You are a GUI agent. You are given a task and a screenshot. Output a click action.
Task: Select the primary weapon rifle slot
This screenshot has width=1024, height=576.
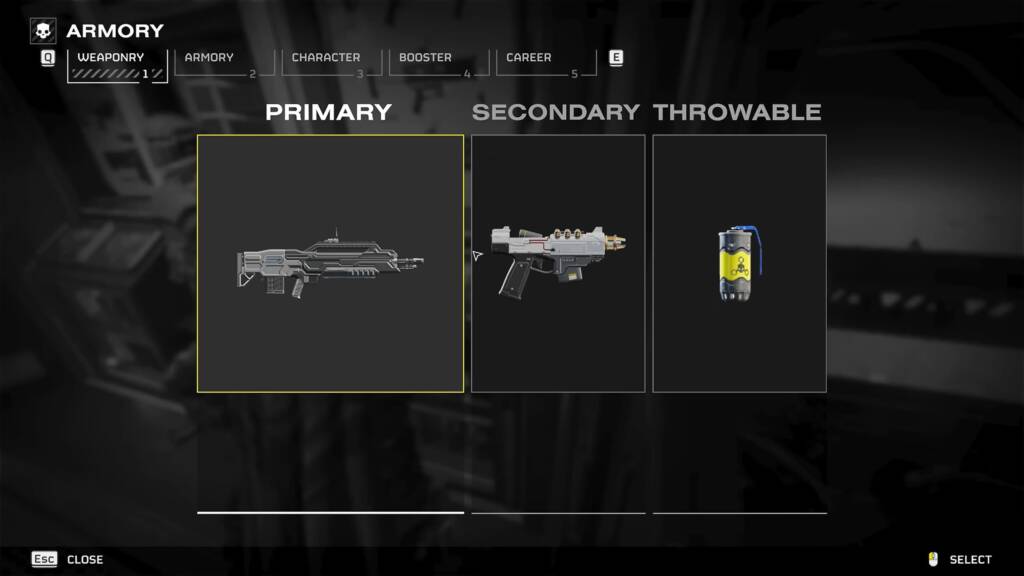point(330,263)
